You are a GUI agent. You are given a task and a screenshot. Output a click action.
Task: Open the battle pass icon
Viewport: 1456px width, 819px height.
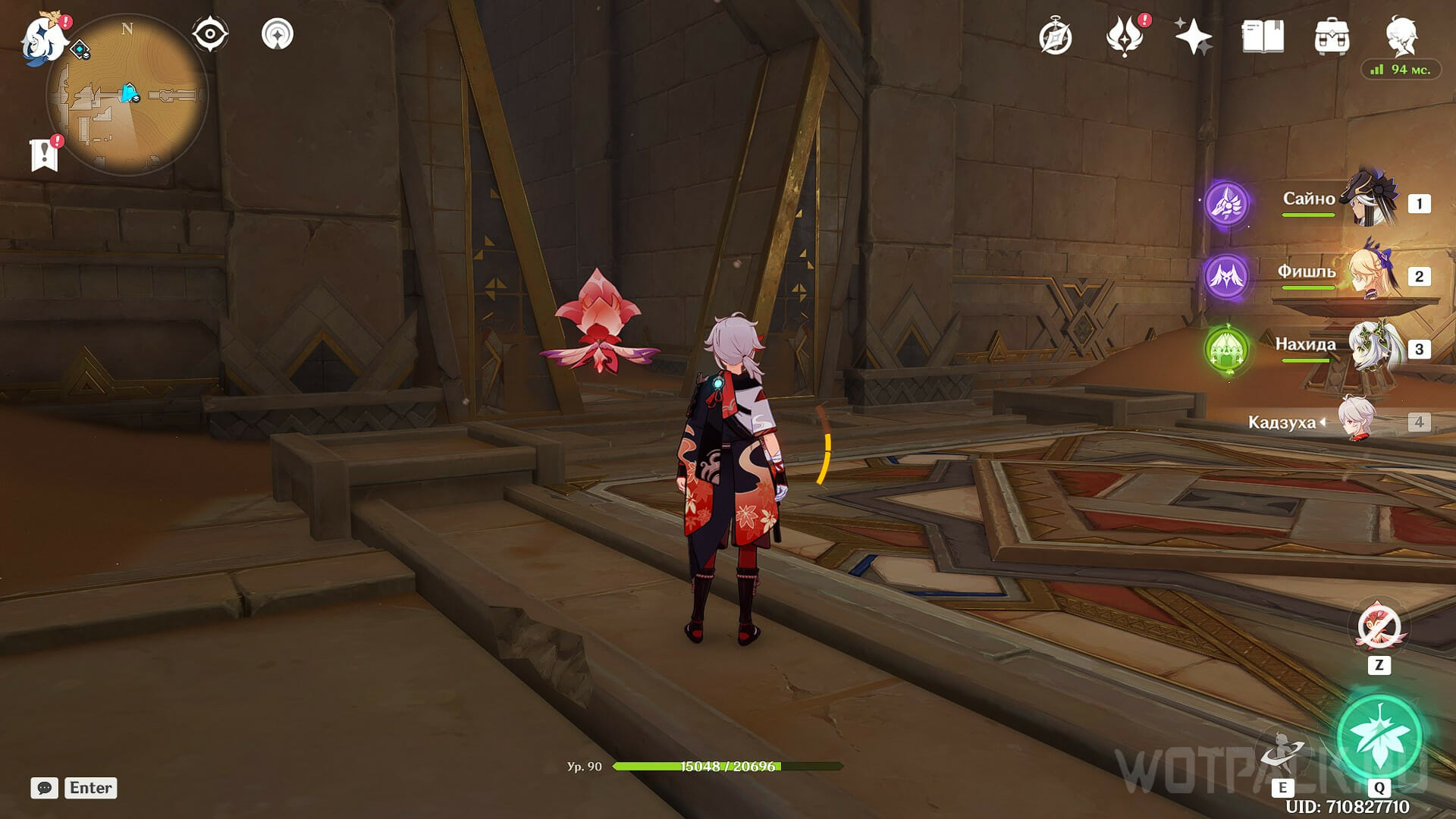1125,37
